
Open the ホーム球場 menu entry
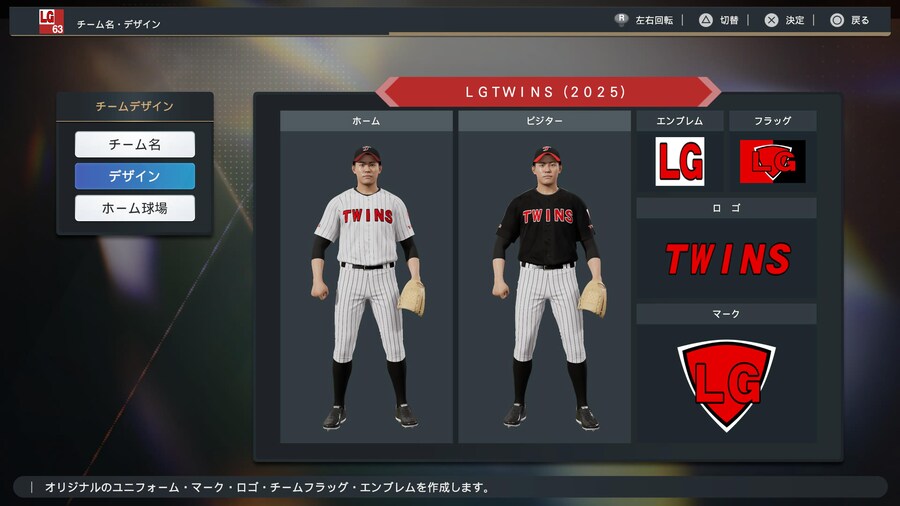pos(135,209)
